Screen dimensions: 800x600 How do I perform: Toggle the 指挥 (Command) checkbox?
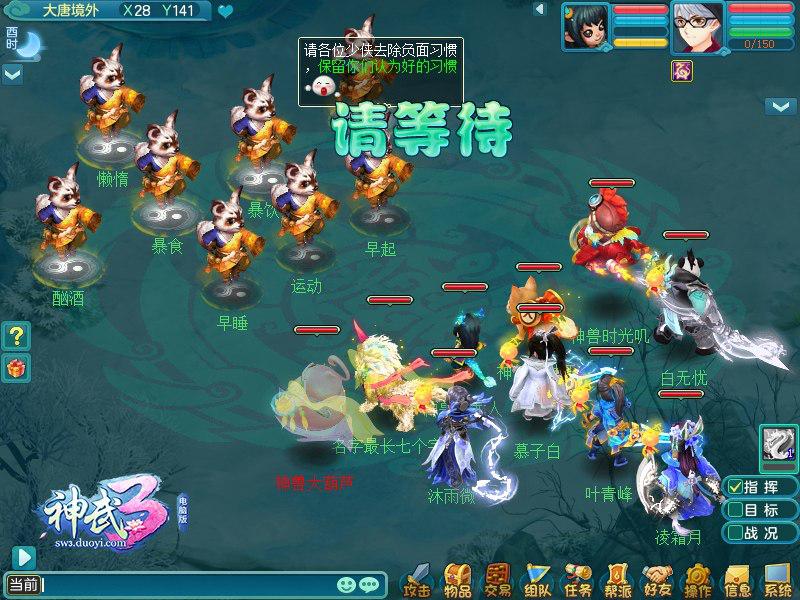[x=734, y=486]
